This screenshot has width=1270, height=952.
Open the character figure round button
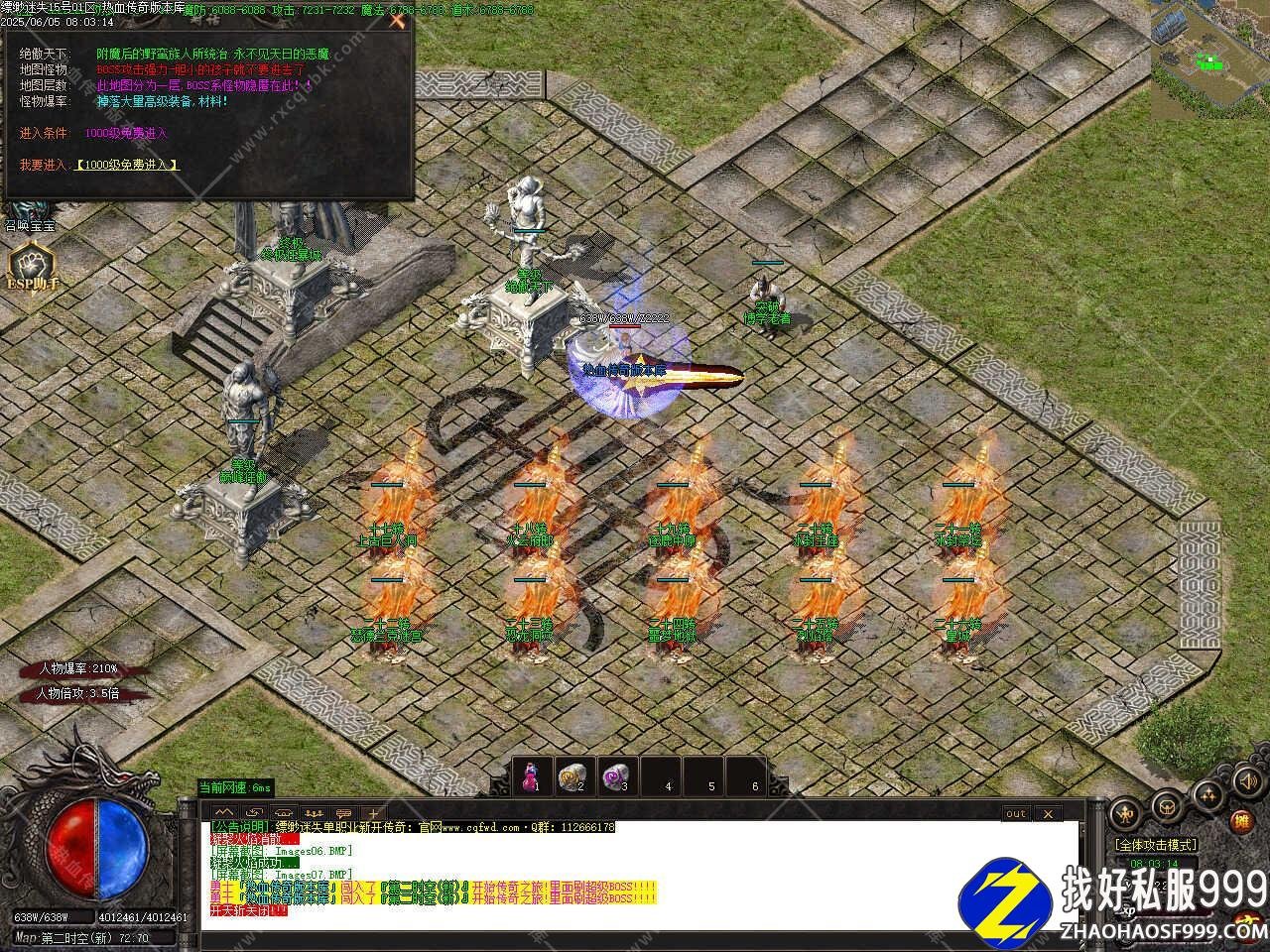pos(1126,812)
